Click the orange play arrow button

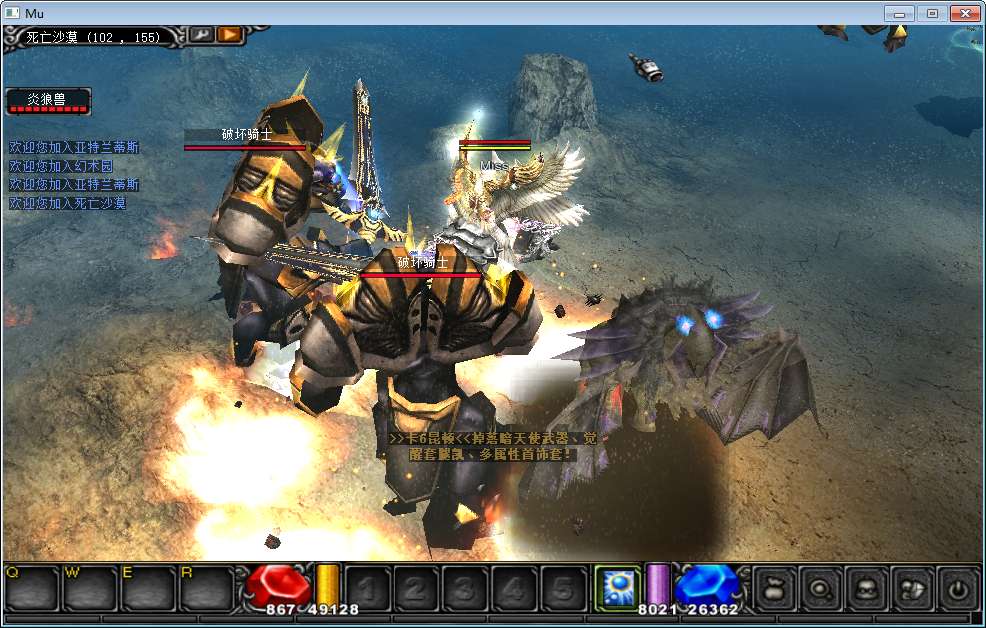point(230,35)
